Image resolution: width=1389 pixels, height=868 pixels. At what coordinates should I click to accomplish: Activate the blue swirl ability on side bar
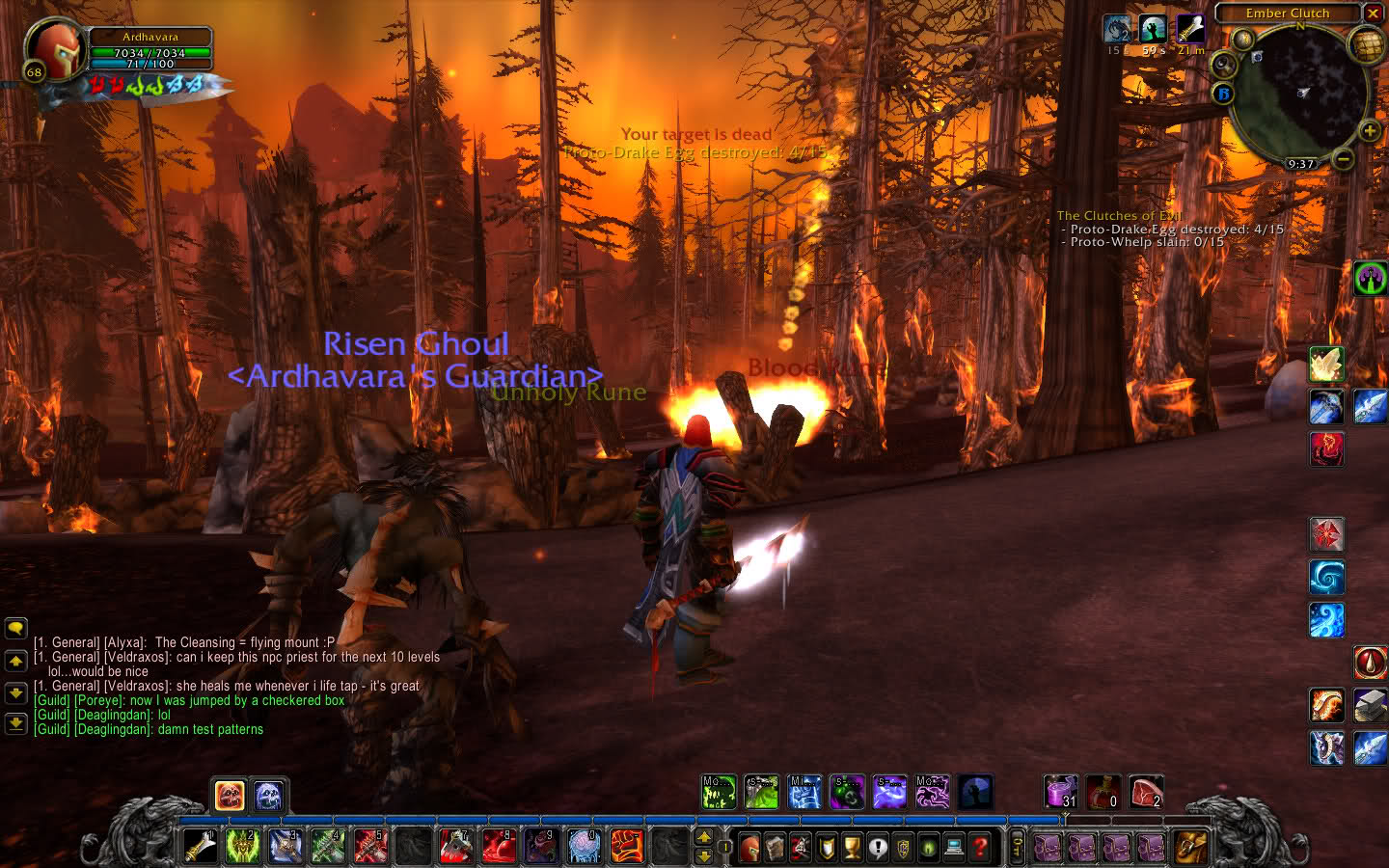pyautogui.click(x=1326, y=578)
